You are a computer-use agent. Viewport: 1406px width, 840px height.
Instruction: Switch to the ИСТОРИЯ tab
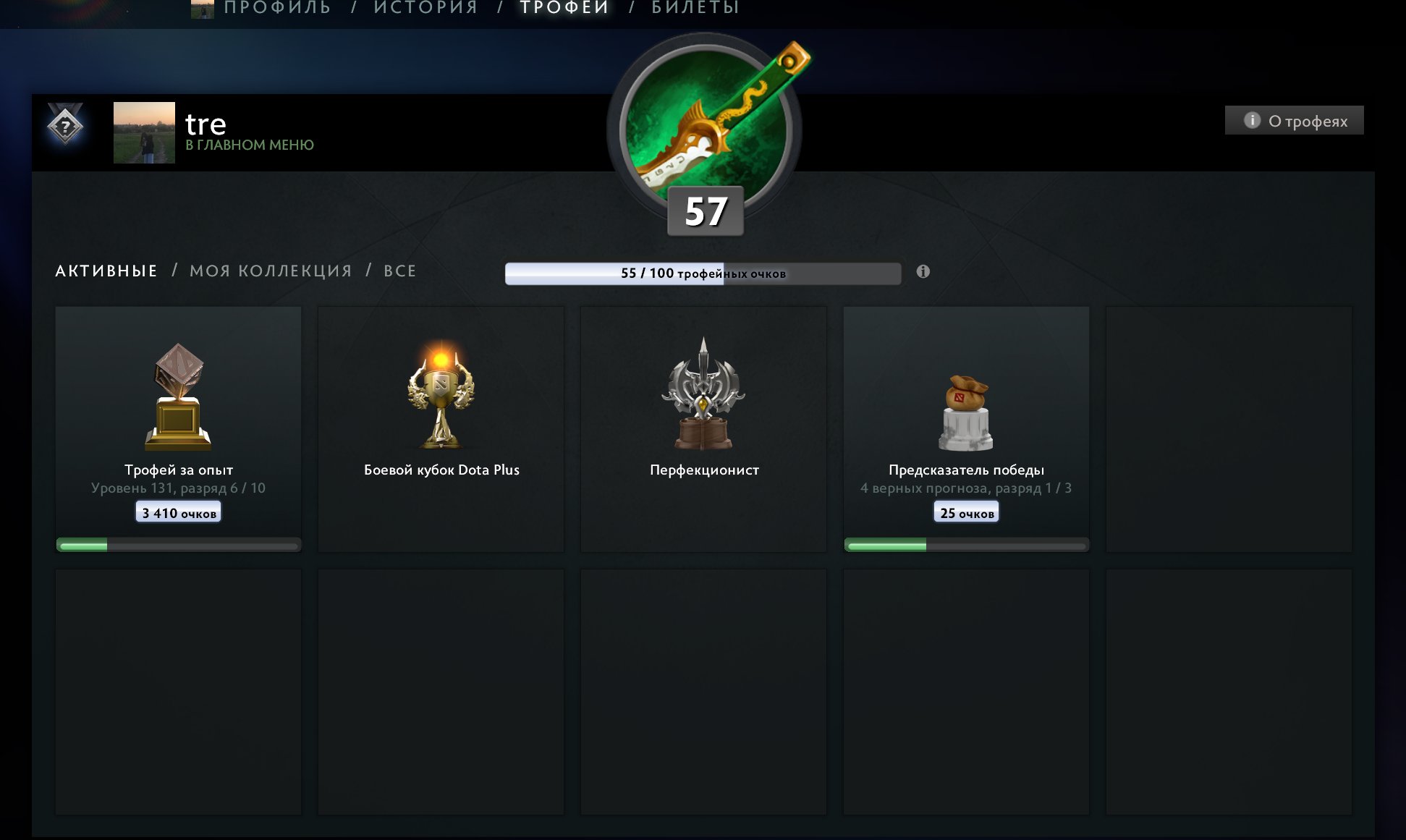[424, 7]
